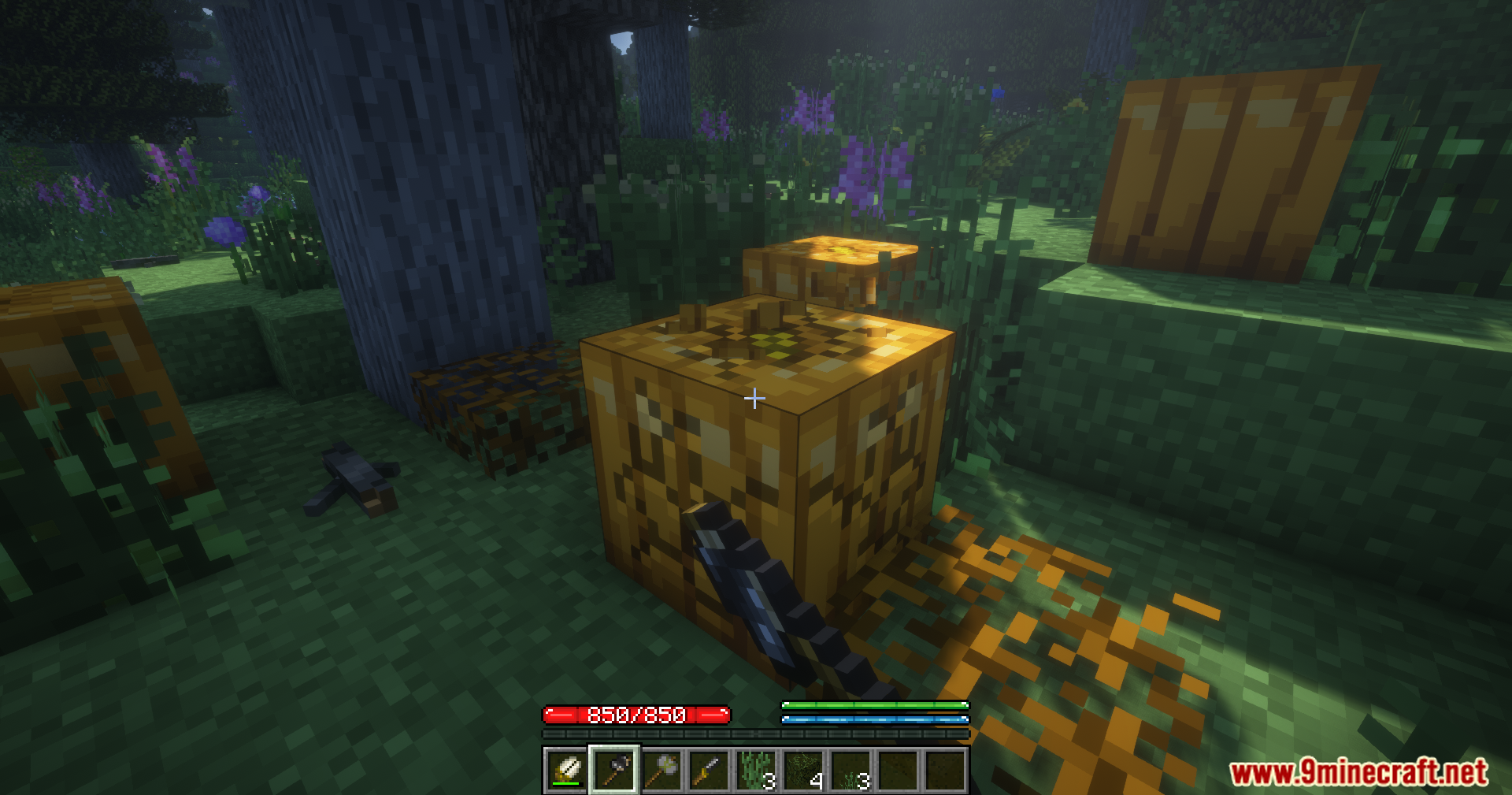Select the white shield hotbar slot
The height and width of the screenshot is (795, 1512).
coord(566,770)
